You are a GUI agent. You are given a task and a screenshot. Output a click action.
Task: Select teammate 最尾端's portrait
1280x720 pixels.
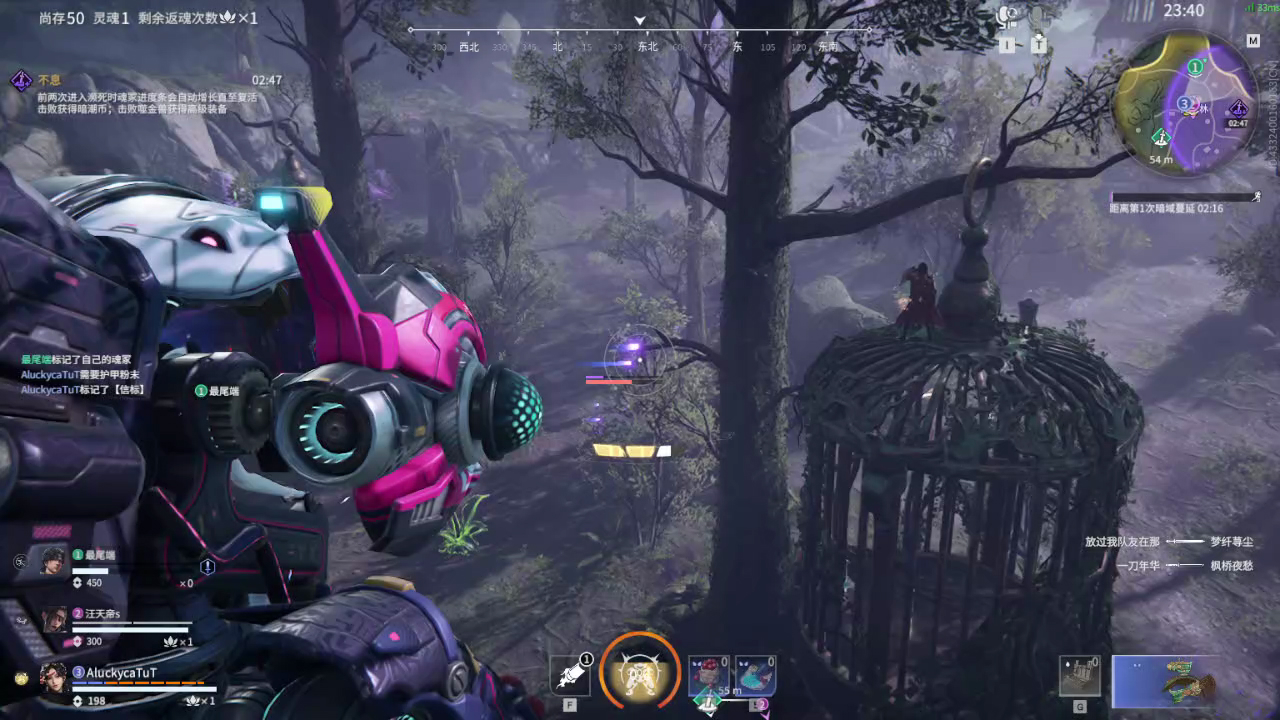click(53, 561)
